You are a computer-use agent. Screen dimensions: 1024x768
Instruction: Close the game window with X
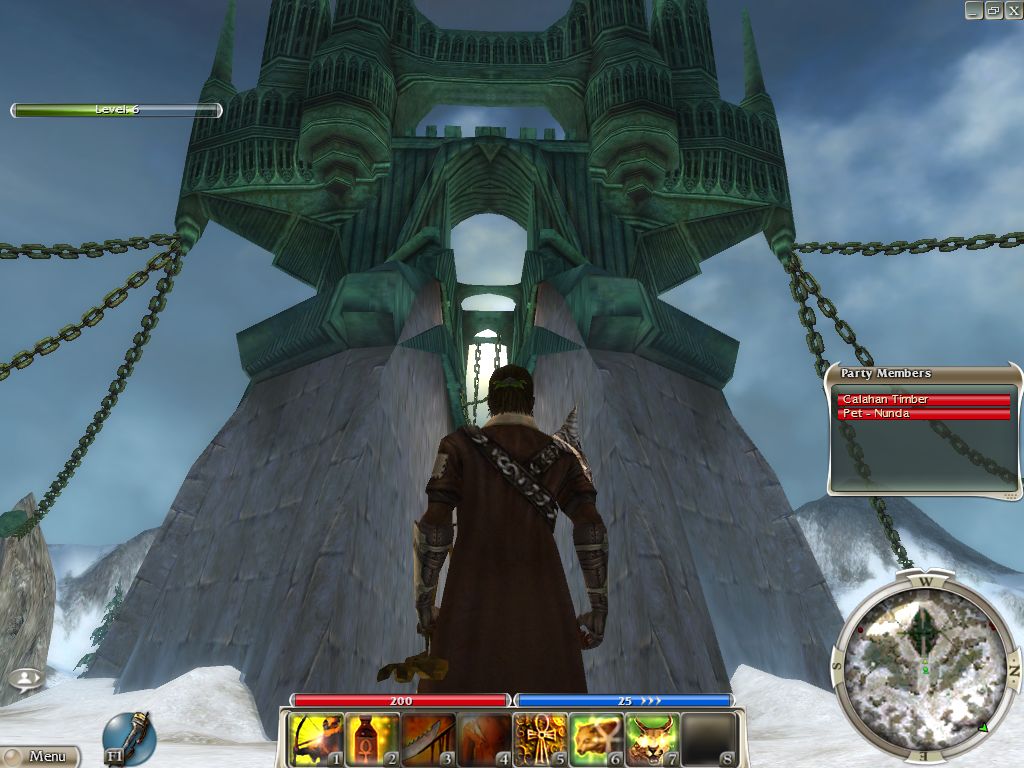1012,10
